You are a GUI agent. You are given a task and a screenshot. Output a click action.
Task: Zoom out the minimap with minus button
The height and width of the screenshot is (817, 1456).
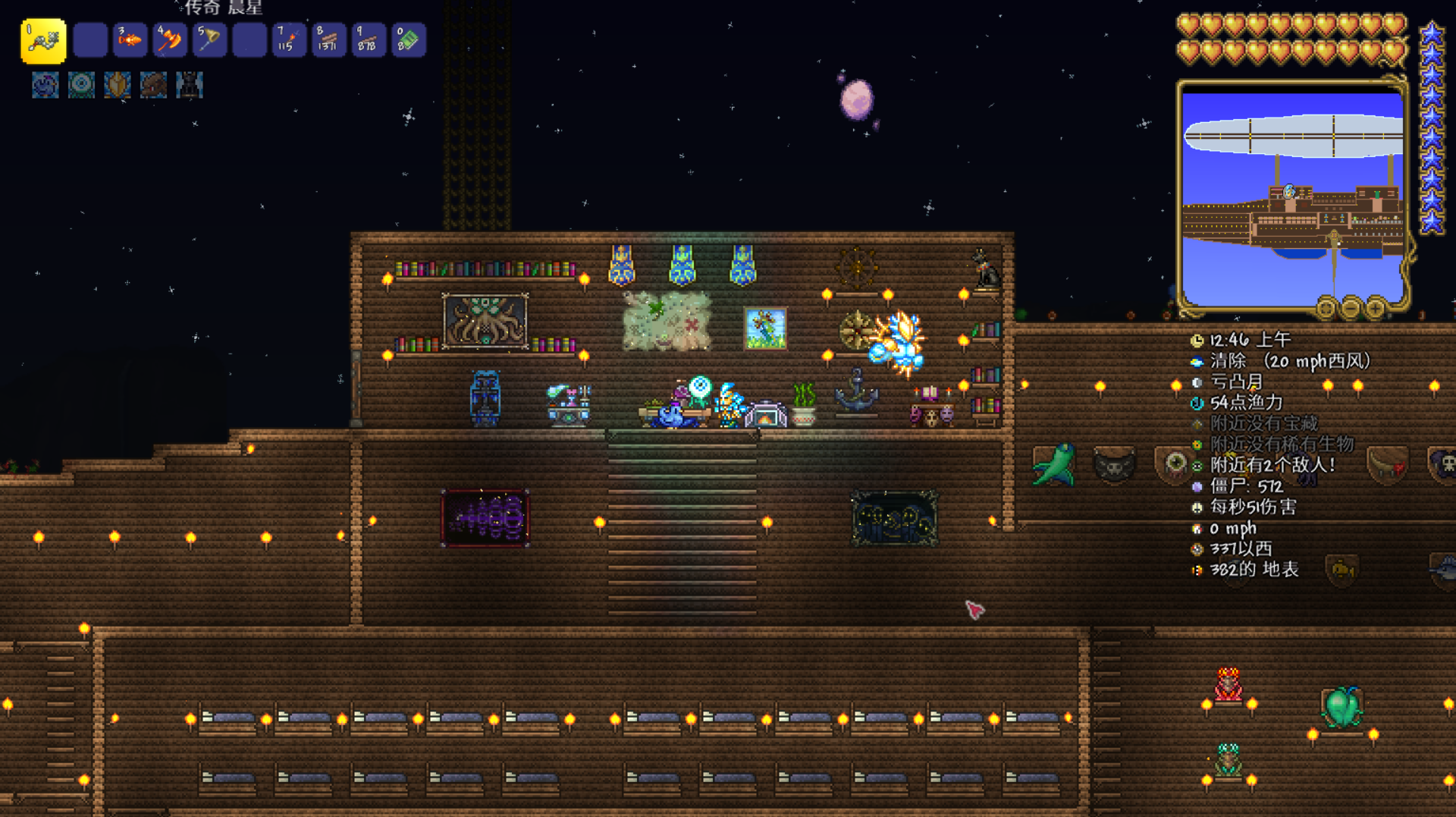click(1351, 309)
